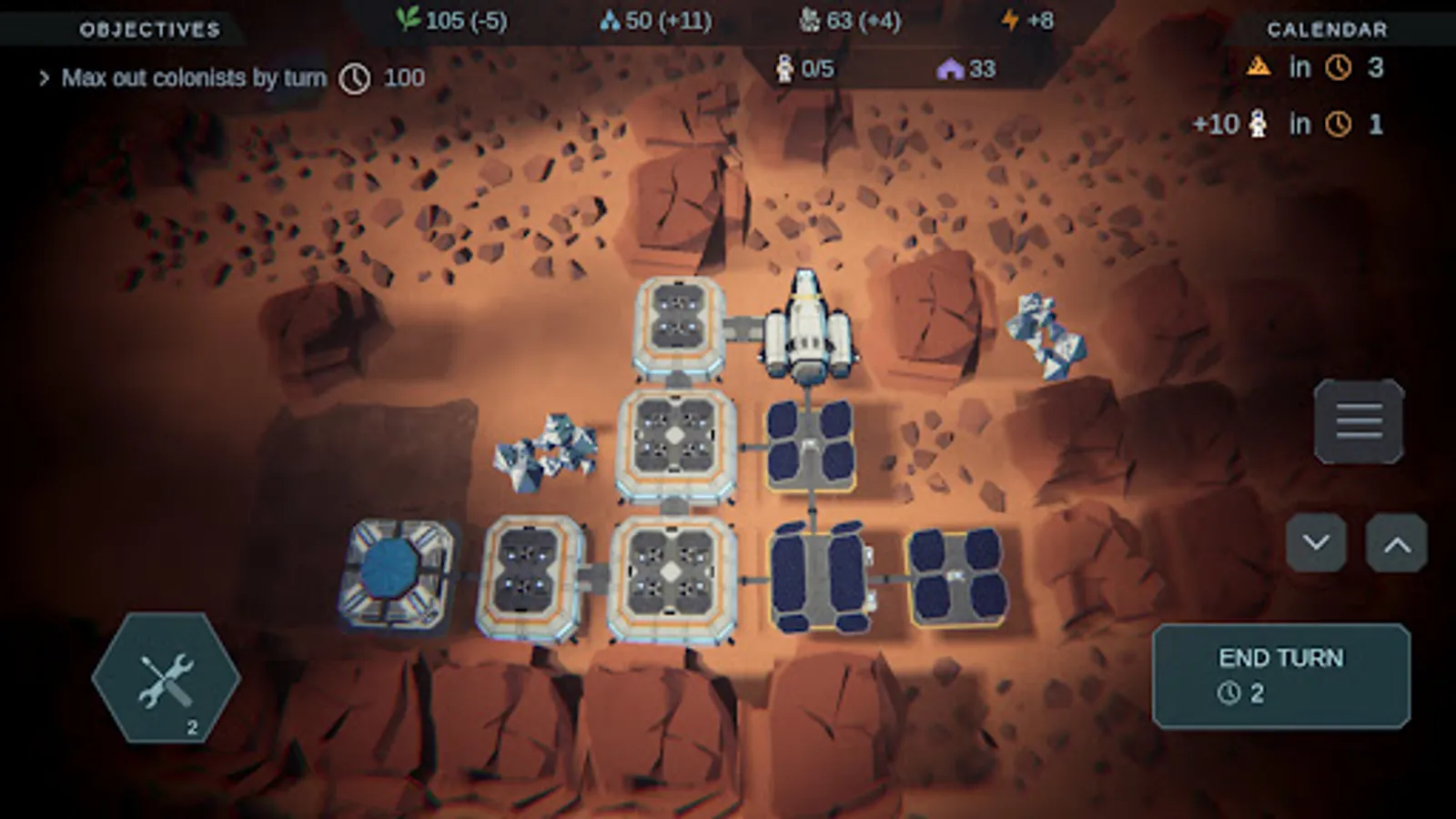Viewport: 1456px width, 819px height.
Task: Select the water droplet resource icon
Action: [x=612, y=18]
